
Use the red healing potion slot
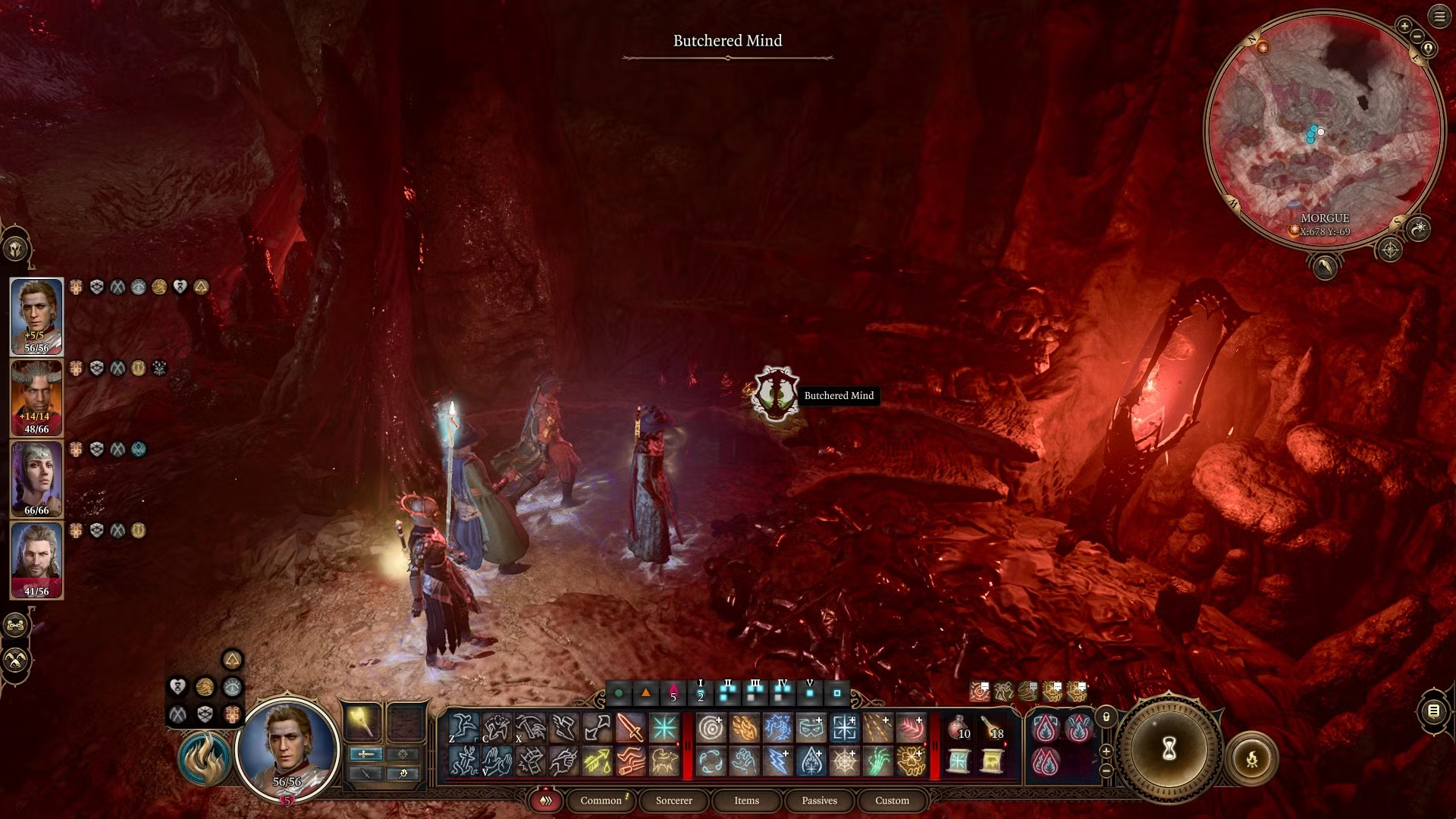pos(959,728)
